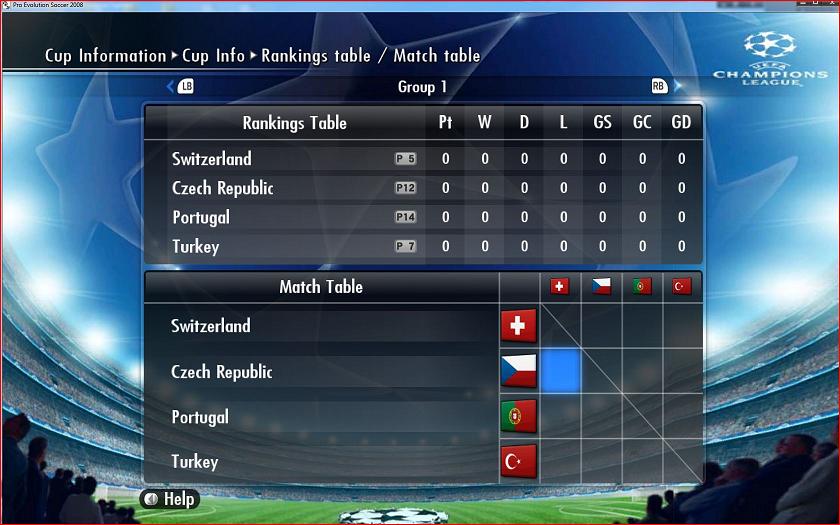Select the highlighted blue match cell
840x525 pixels.
561,371
